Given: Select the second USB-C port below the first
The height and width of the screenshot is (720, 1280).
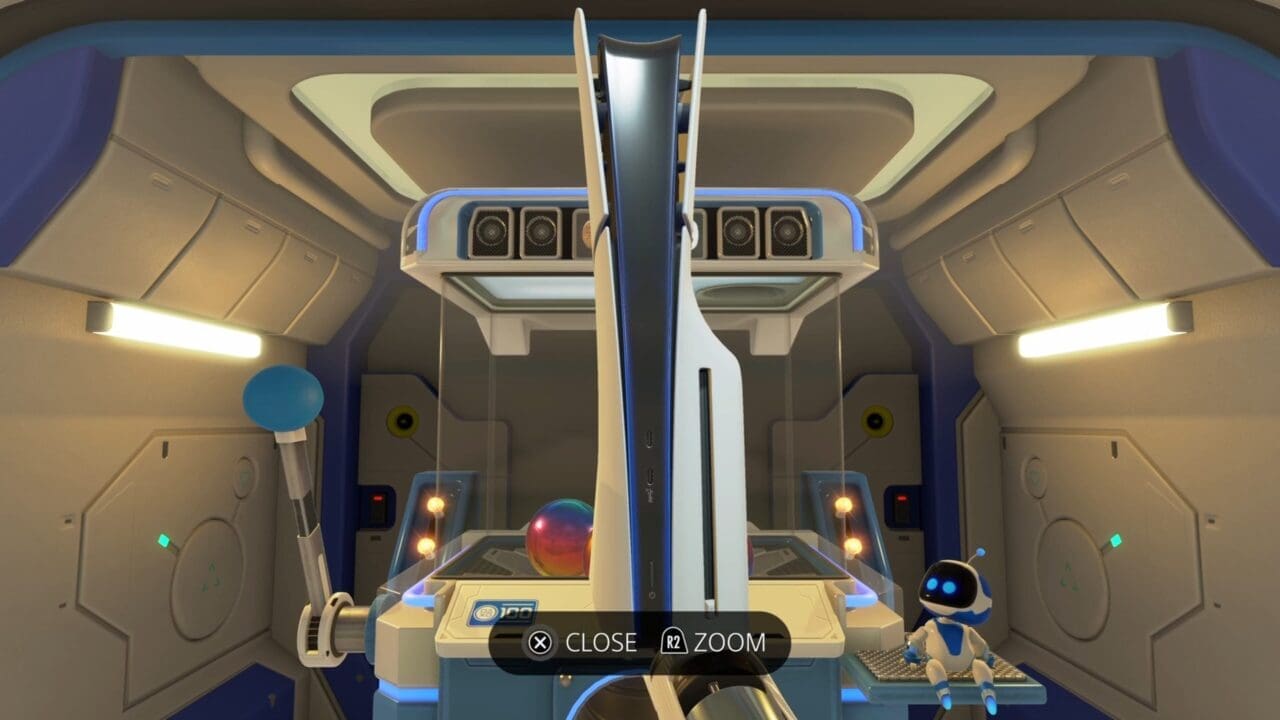Looking at the screenshot, I should [651, 478].
